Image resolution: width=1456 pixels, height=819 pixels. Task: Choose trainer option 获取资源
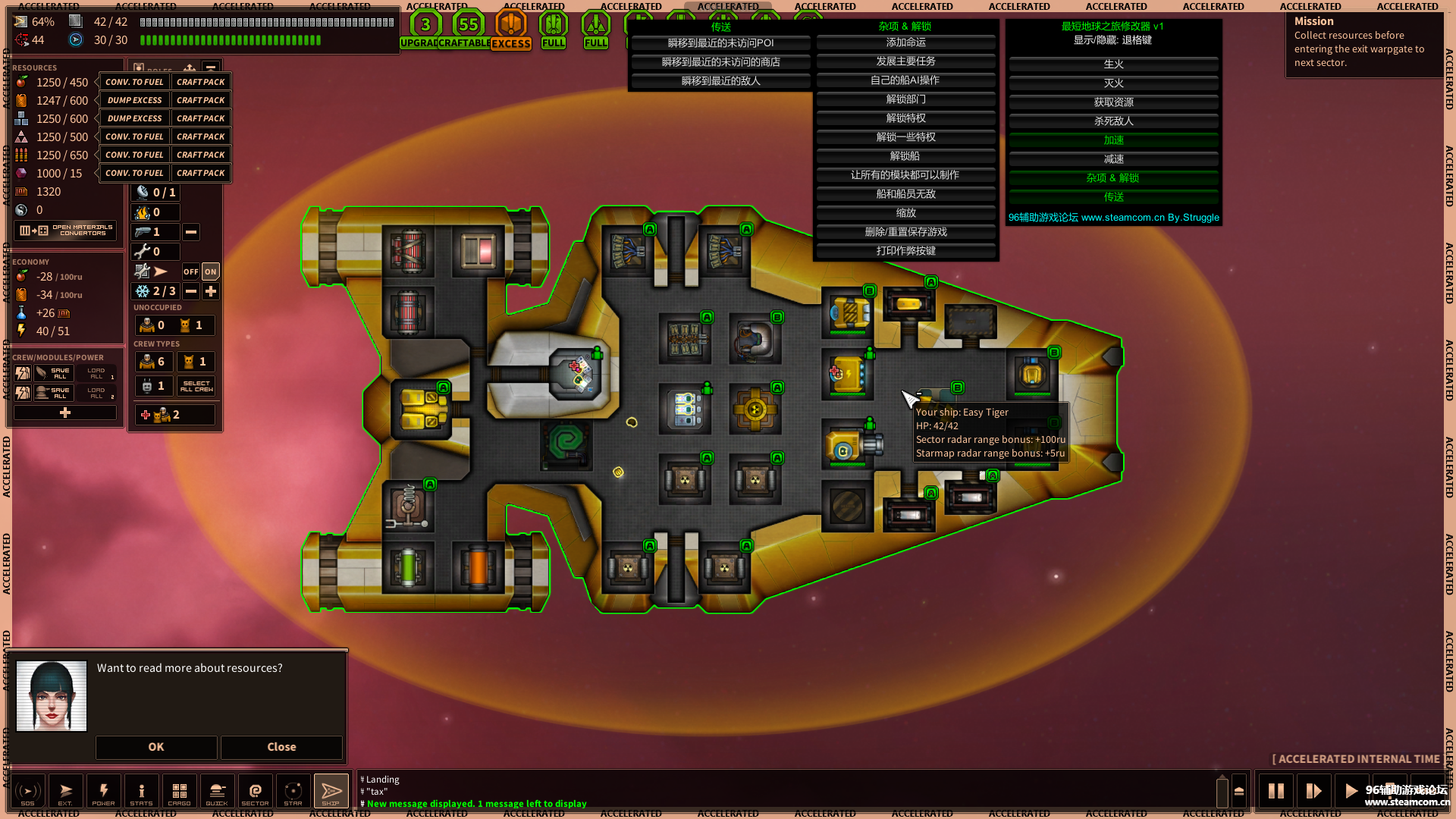coord(1113,102)
